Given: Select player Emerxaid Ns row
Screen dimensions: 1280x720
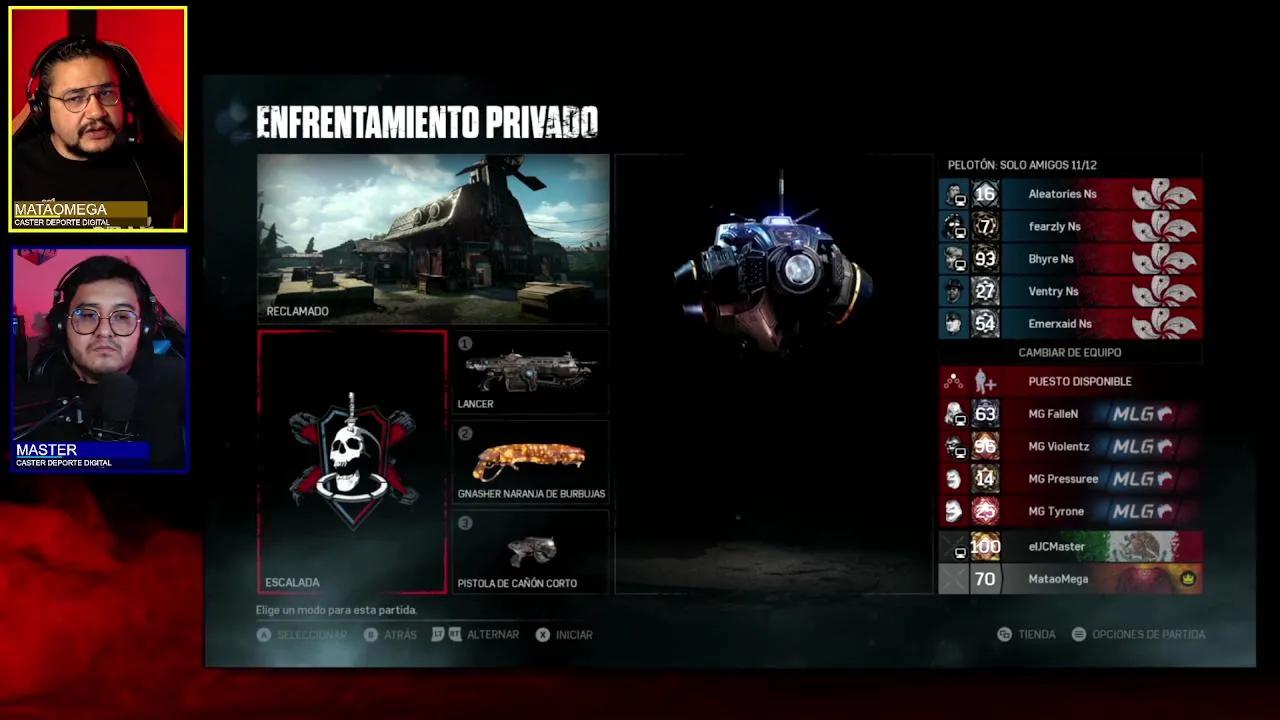Looking at the screenshot, I should click(x=1069, y=324).
